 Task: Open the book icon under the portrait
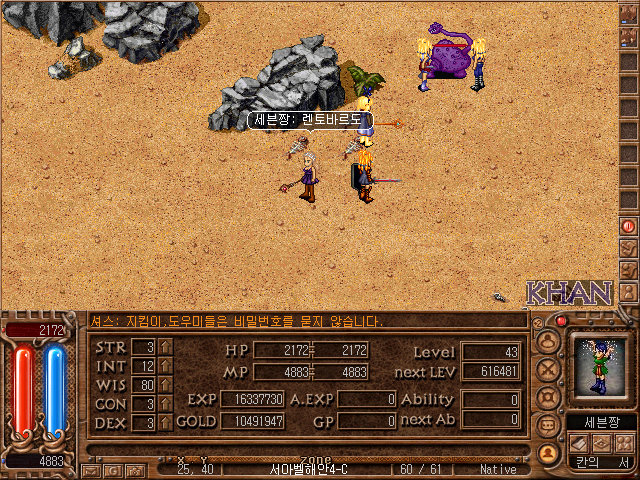pos(581,442)
